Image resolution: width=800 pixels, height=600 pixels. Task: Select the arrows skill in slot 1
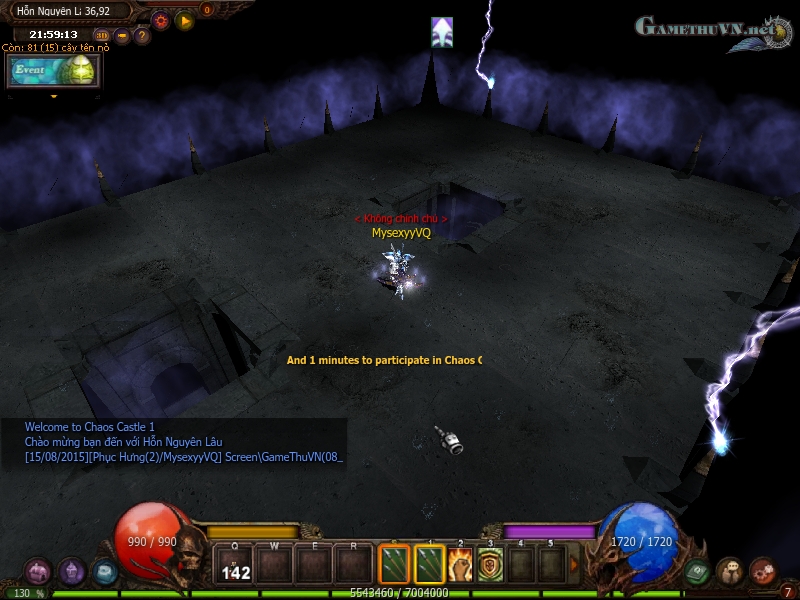click(x=429, y=565)
